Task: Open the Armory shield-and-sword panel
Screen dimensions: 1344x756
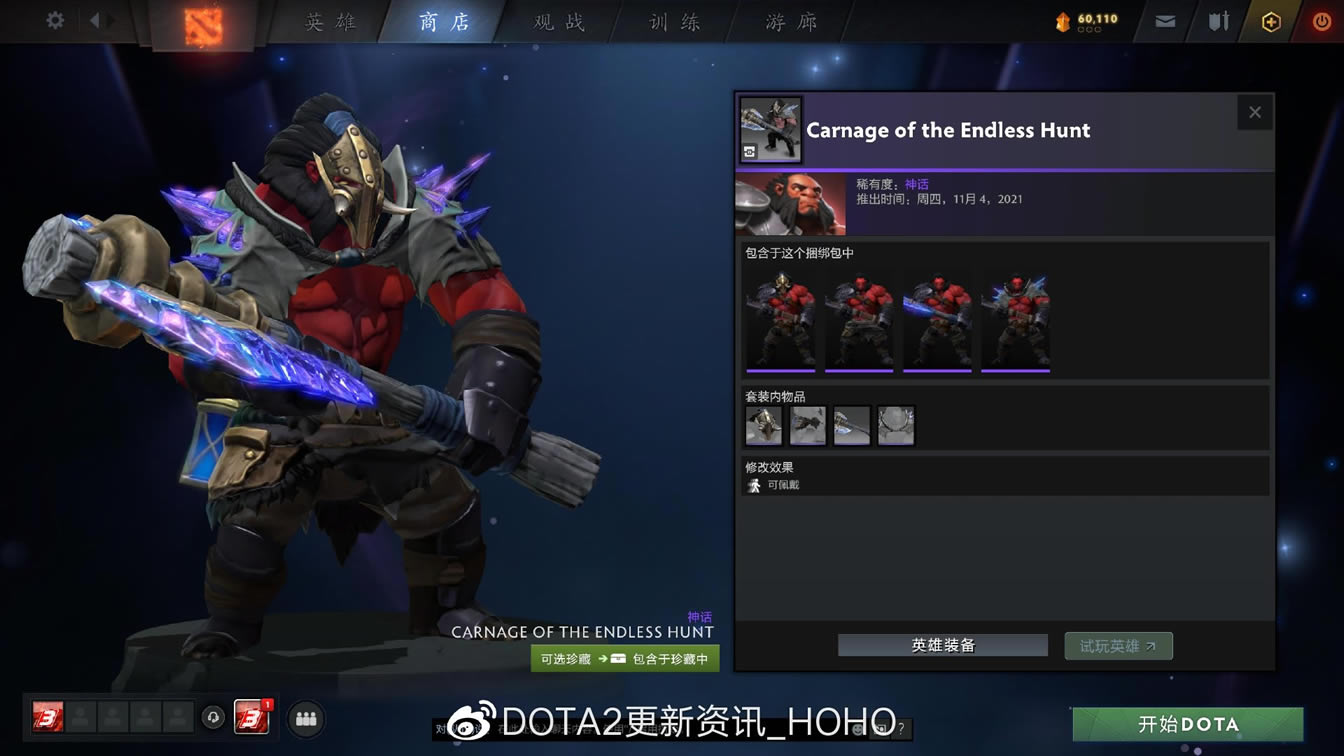Action: (1216, 20)
